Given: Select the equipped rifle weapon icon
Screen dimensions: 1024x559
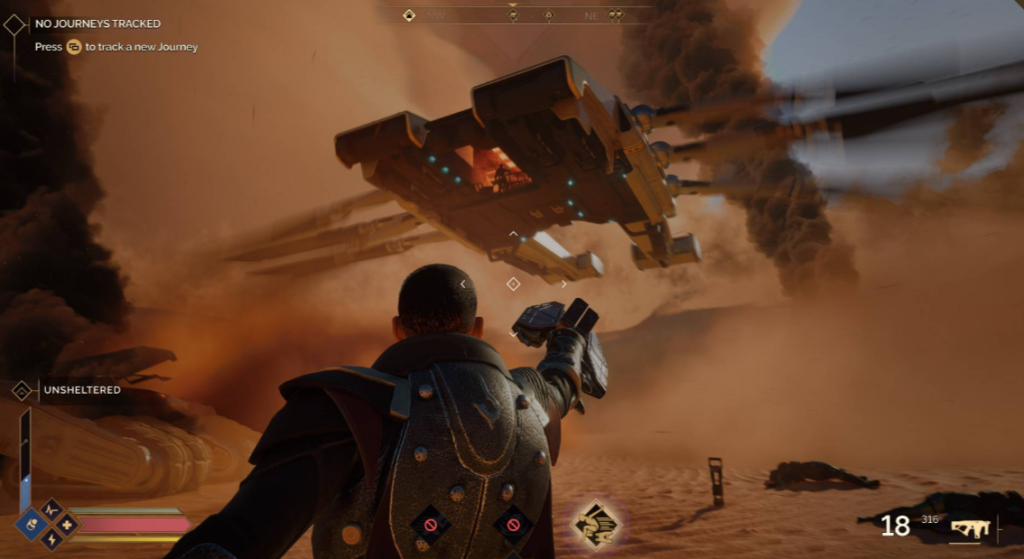Looking at the screenshot, I should (969, 527).
